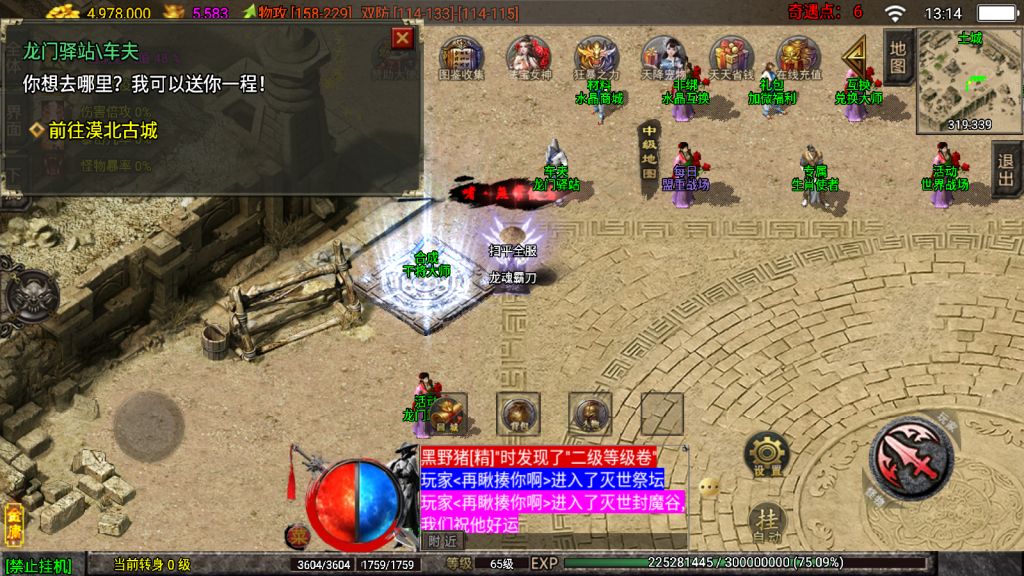
Task: Click the 土城 minimap
Action: coord(967,80)
